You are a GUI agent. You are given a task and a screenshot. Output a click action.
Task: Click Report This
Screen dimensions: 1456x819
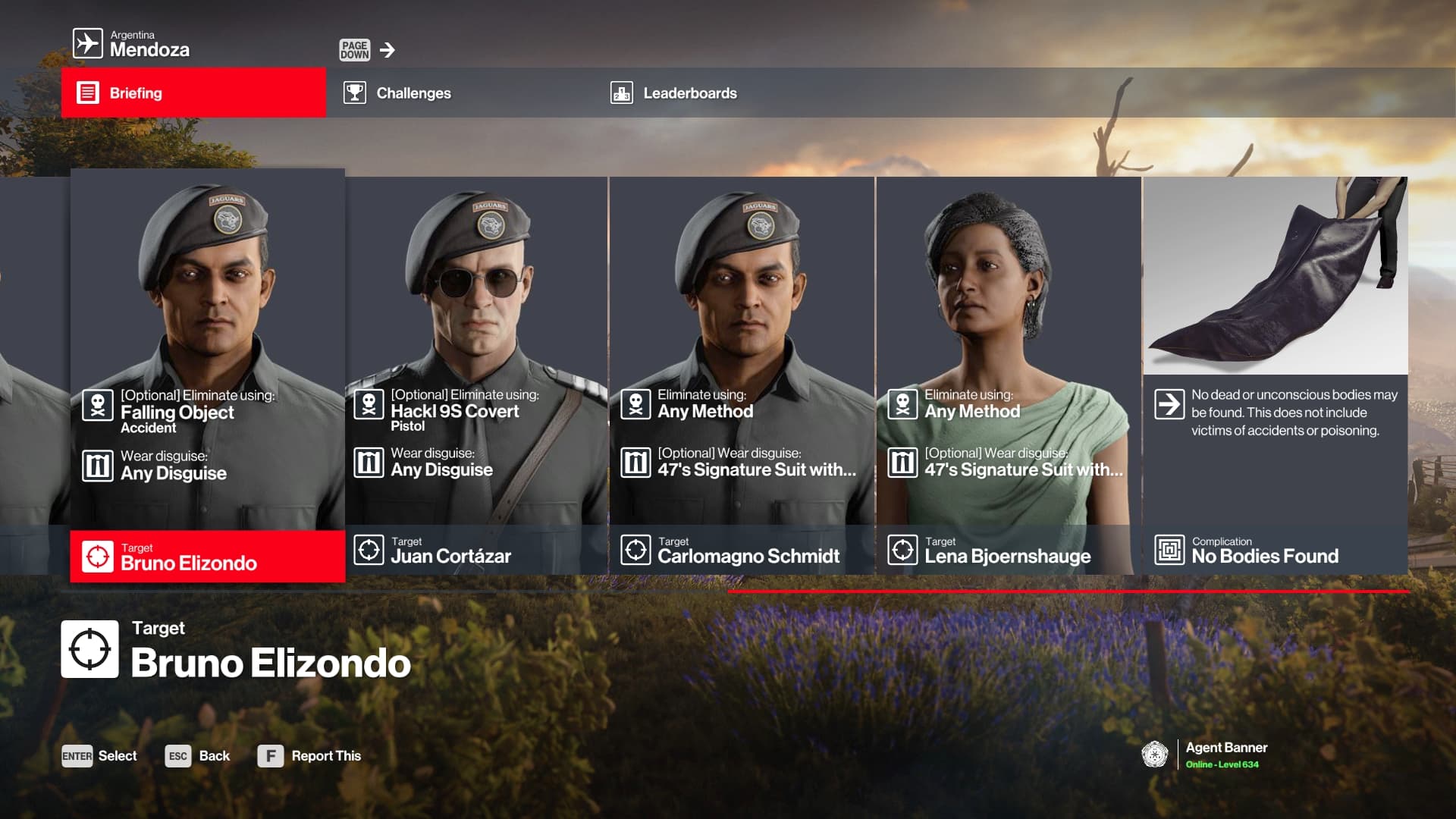pos(309,756)
